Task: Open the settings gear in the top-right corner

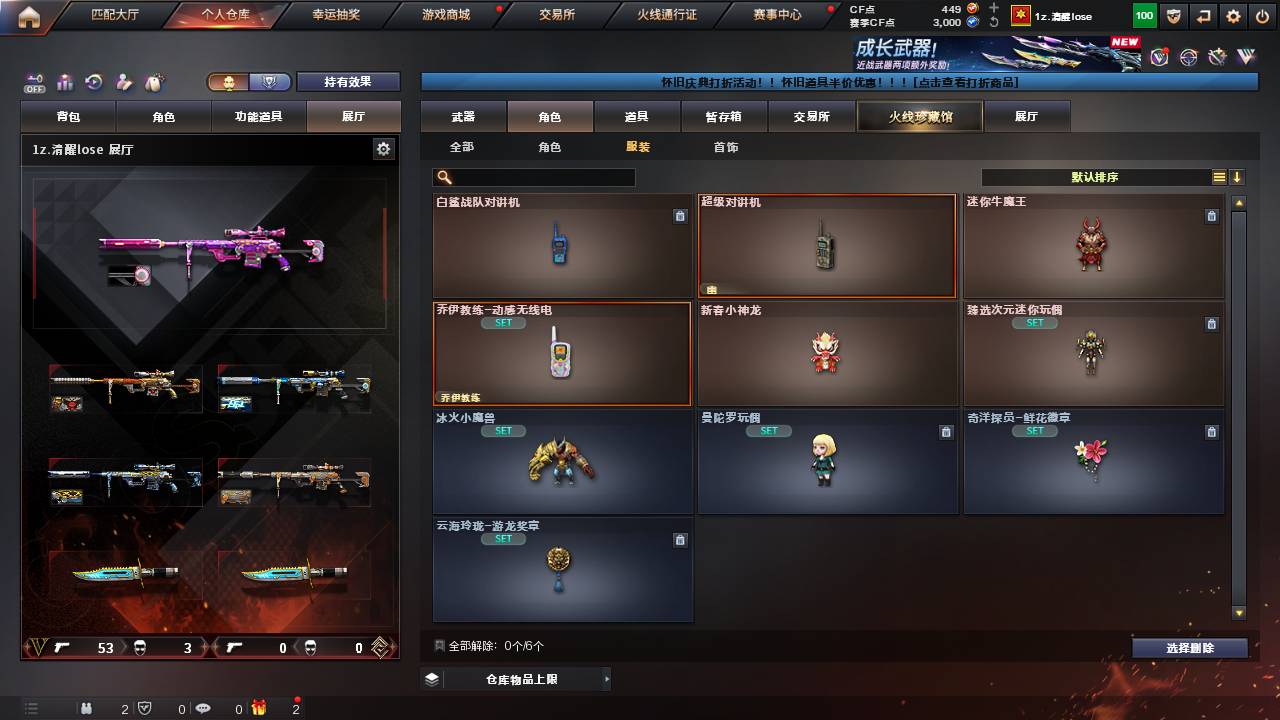Action: 1231,16
